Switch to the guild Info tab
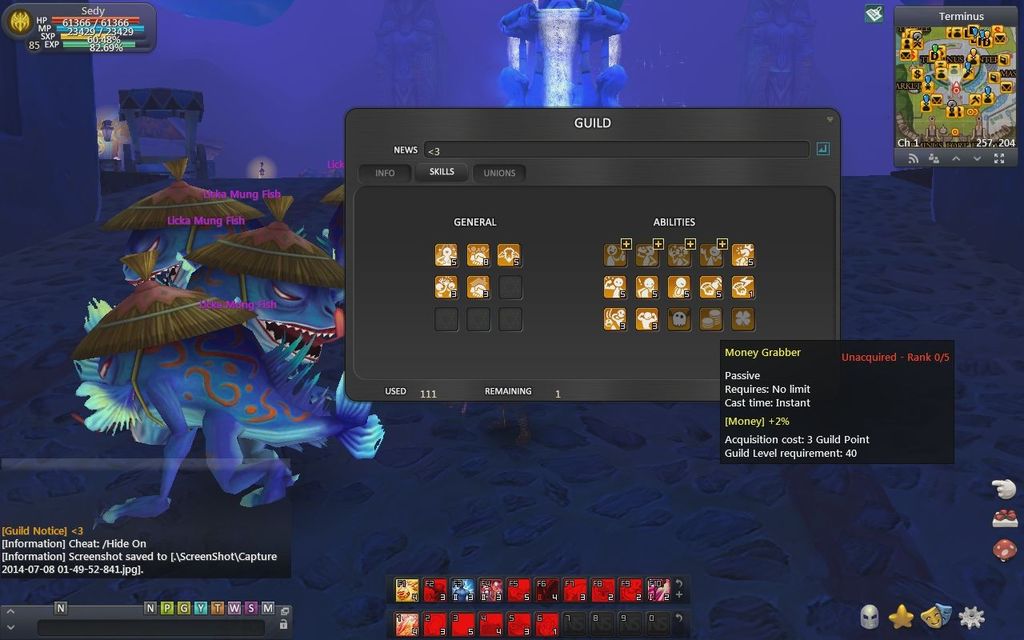Viewport: 1024px width, 640px height. click(x=385, y=173)
